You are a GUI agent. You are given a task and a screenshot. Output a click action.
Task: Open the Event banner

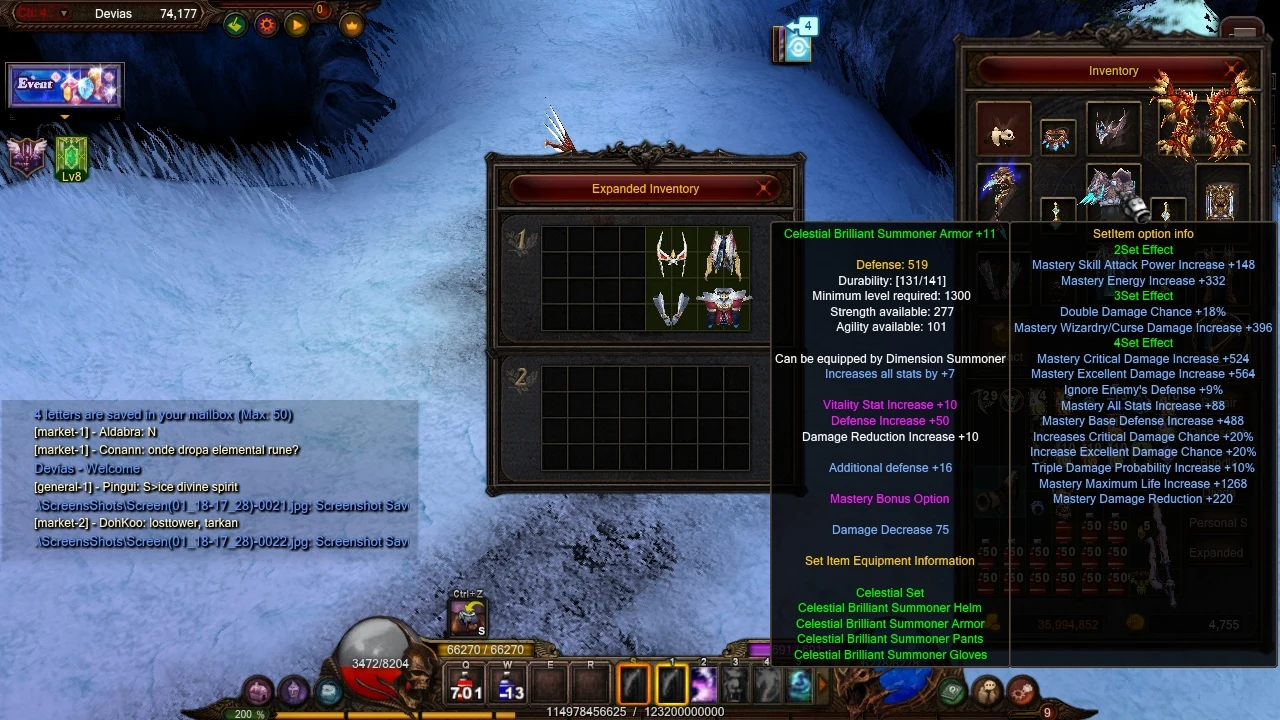pos(64,86)
